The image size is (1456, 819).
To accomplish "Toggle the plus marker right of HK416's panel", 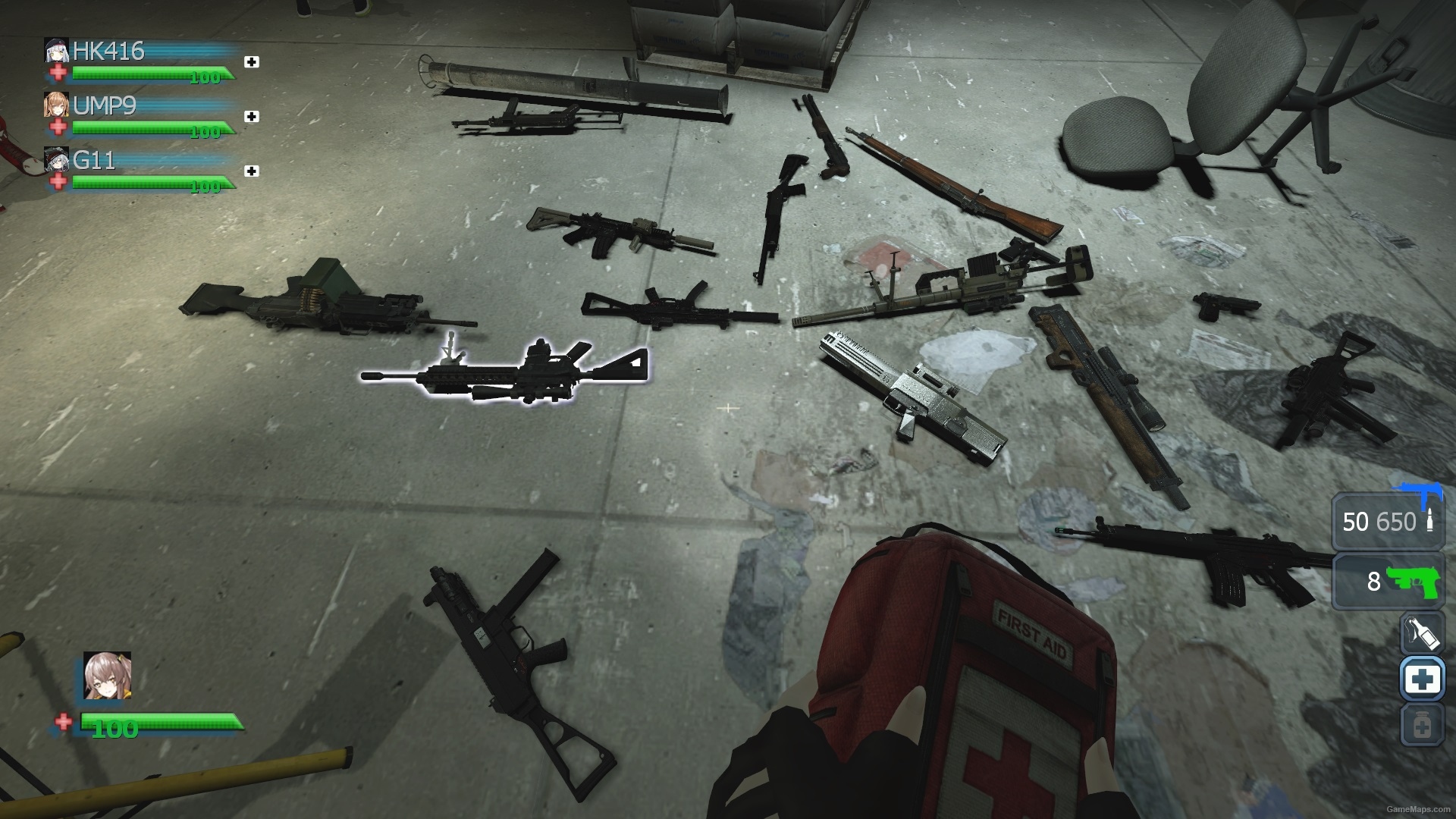I will 253,62.
